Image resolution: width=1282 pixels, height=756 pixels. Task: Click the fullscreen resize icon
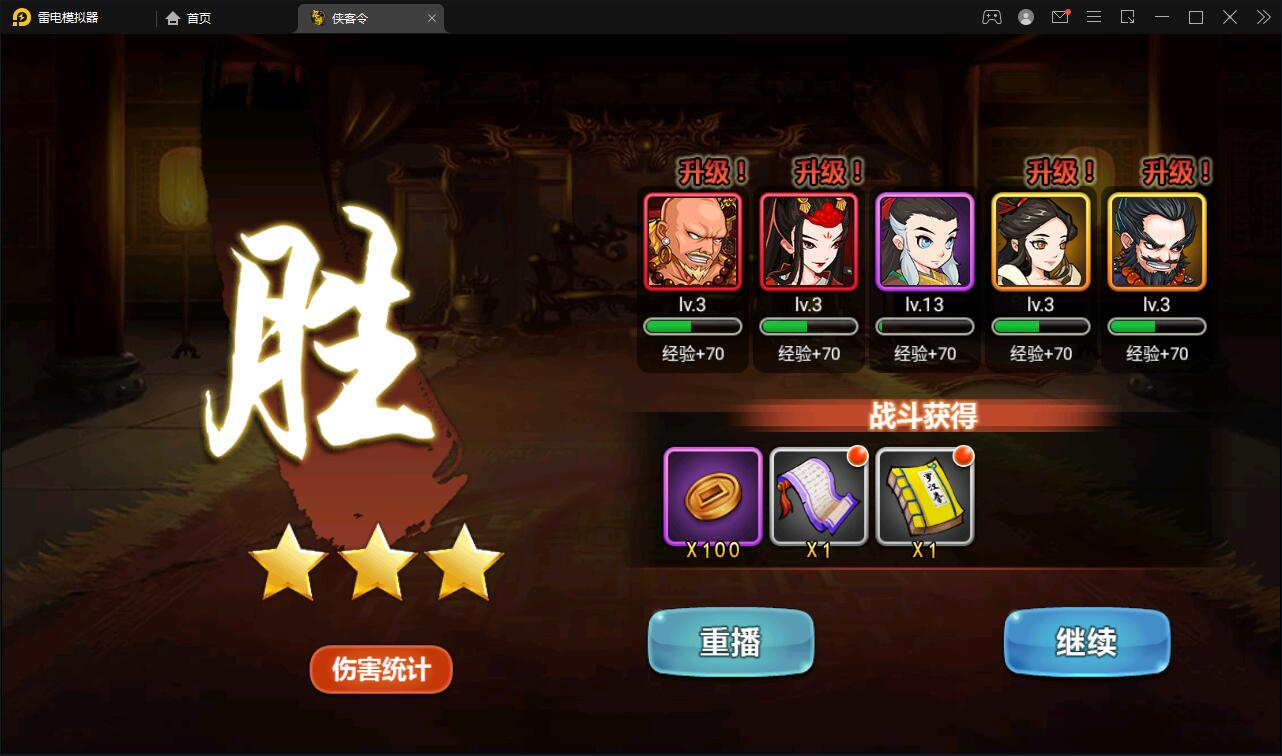(x=1128, y=17)
